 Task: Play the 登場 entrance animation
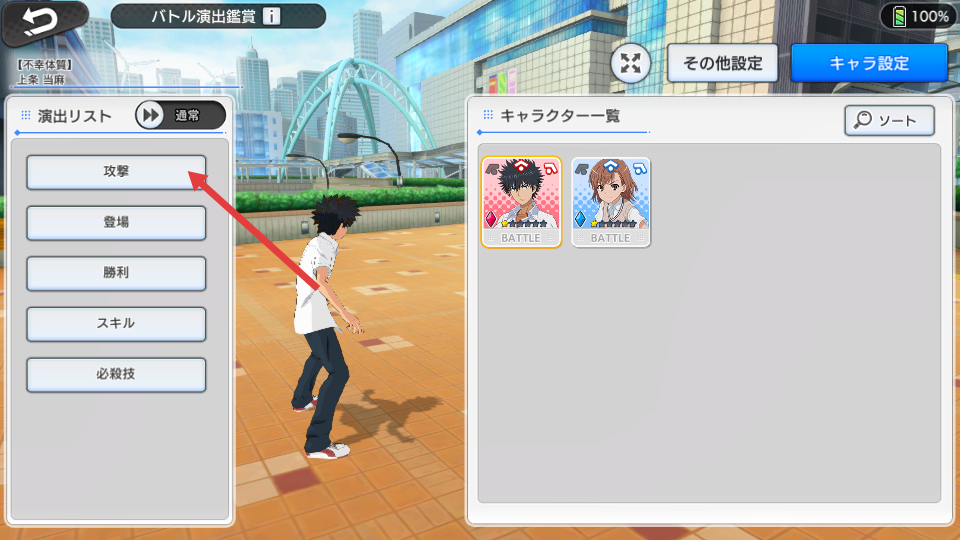pos(116,223)
